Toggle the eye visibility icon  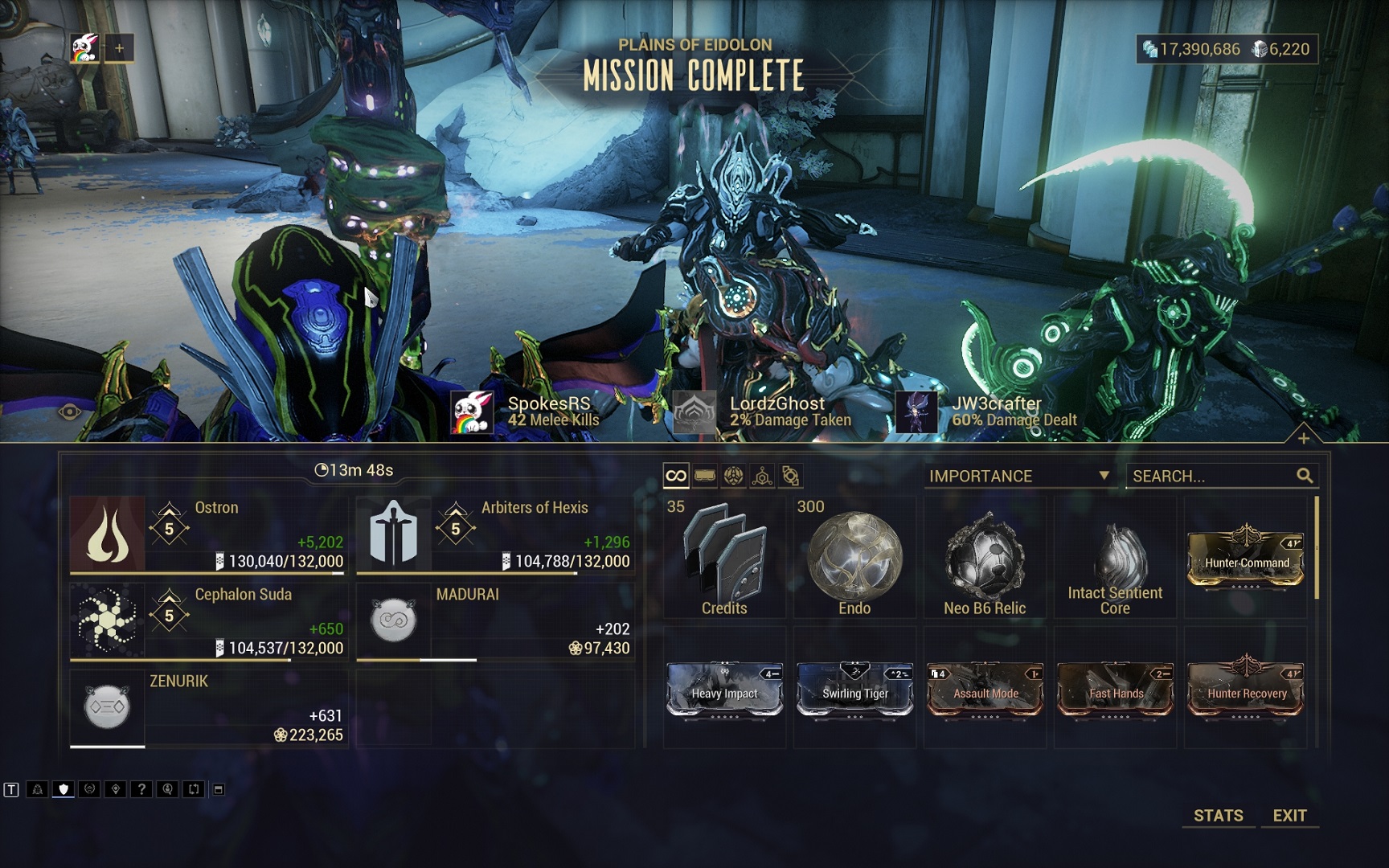70,412
